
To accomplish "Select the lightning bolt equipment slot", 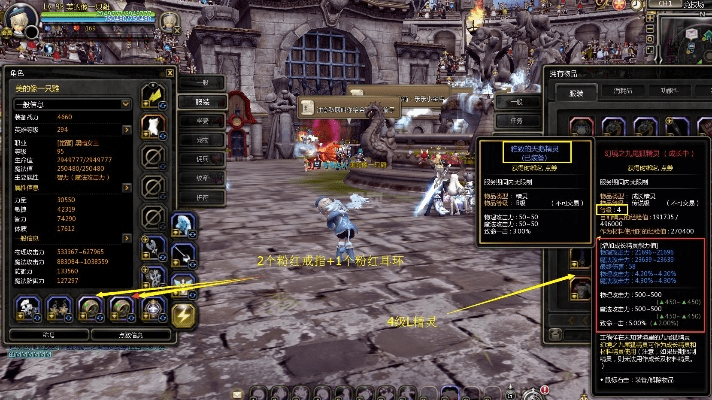I will [x=185, y=317].
